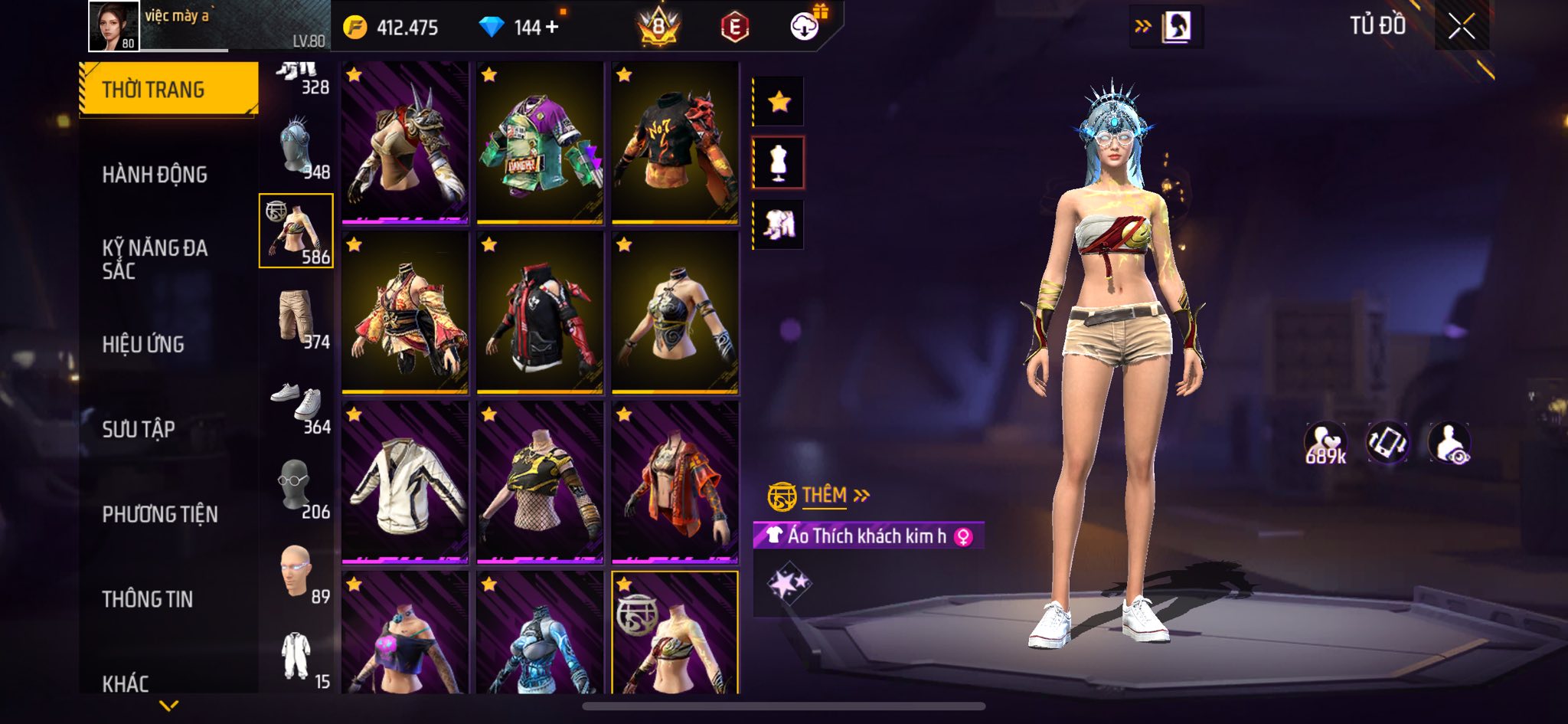Screen dimensions: 1568x724
Task: Open the THÔNG TIN menu entry
Action: [x=148, y=599]
